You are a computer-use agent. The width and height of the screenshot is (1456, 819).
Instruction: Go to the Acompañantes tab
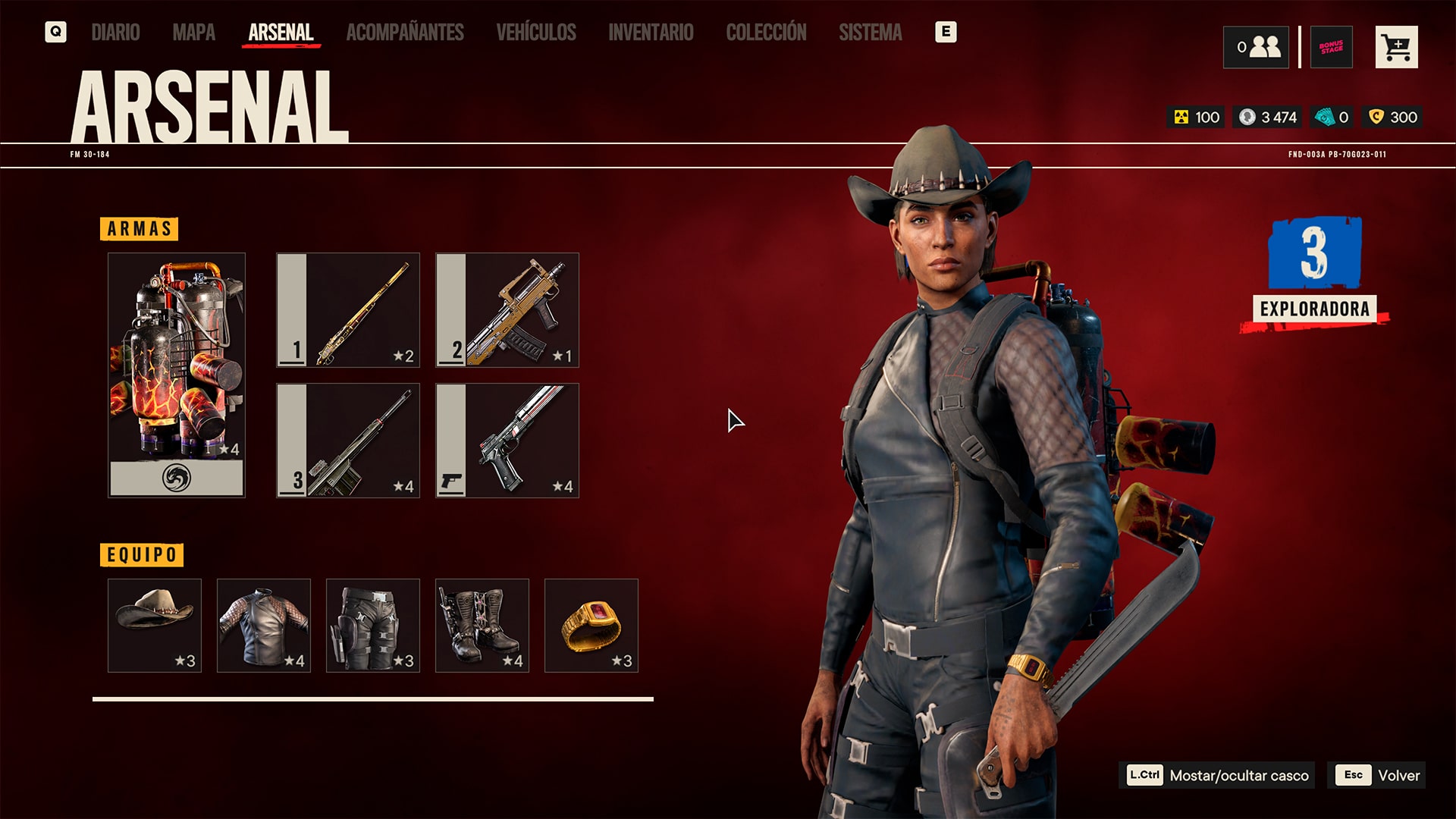click(405, 33)
